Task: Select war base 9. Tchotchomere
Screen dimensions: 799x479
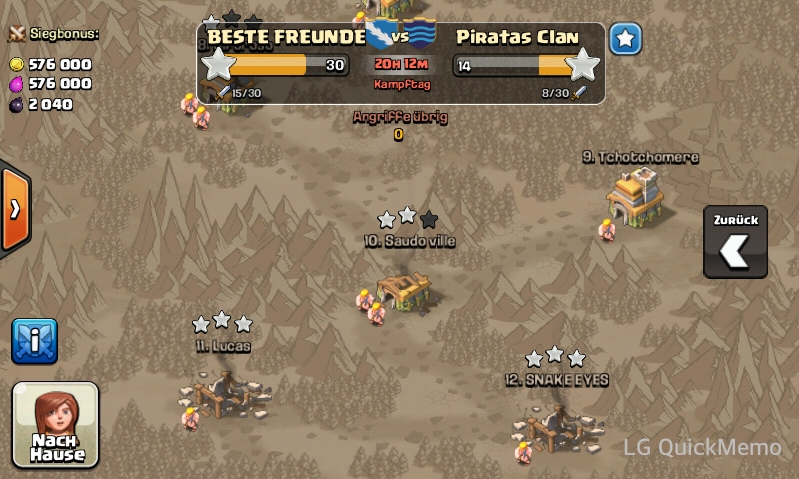Action: point(638,194)
